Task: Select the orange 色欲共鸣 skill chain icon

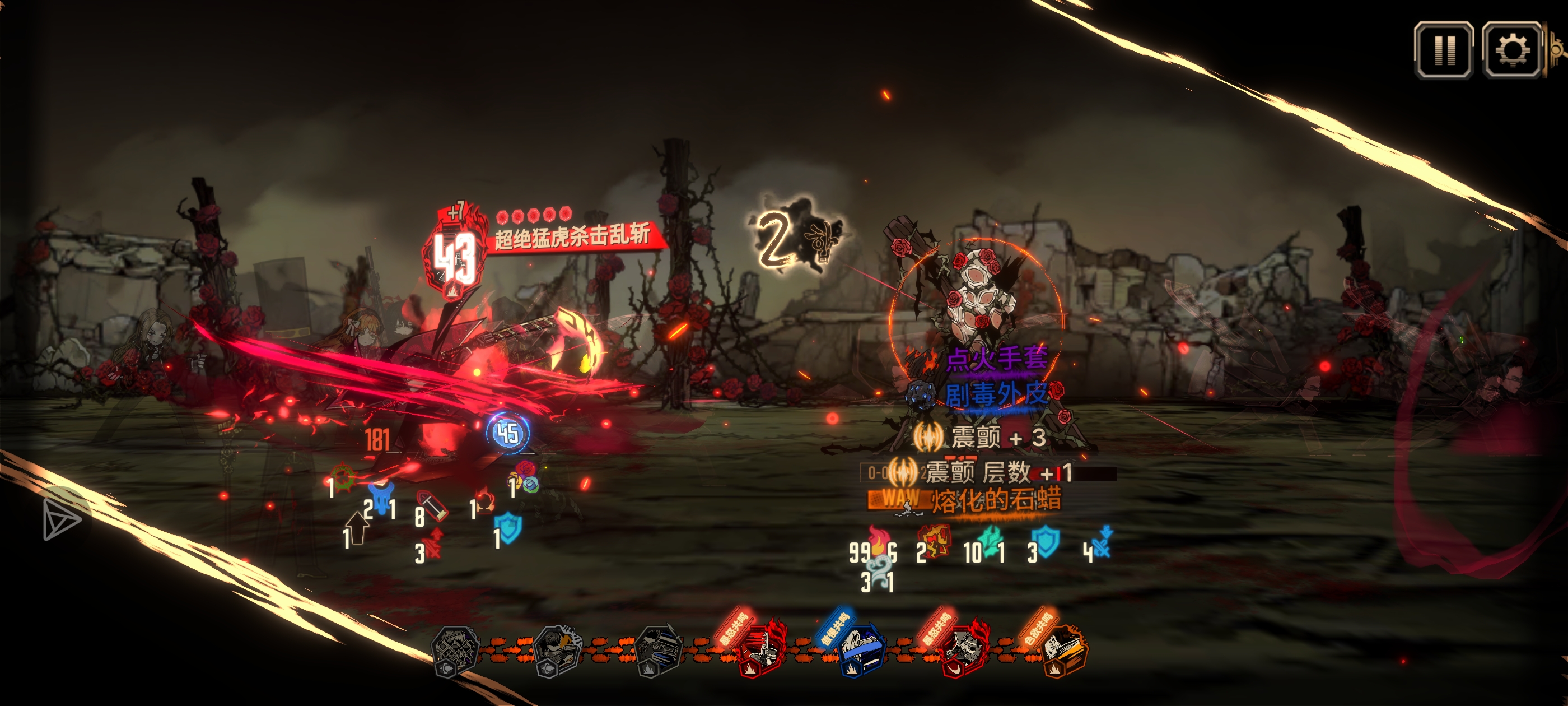Action: 1066,652
